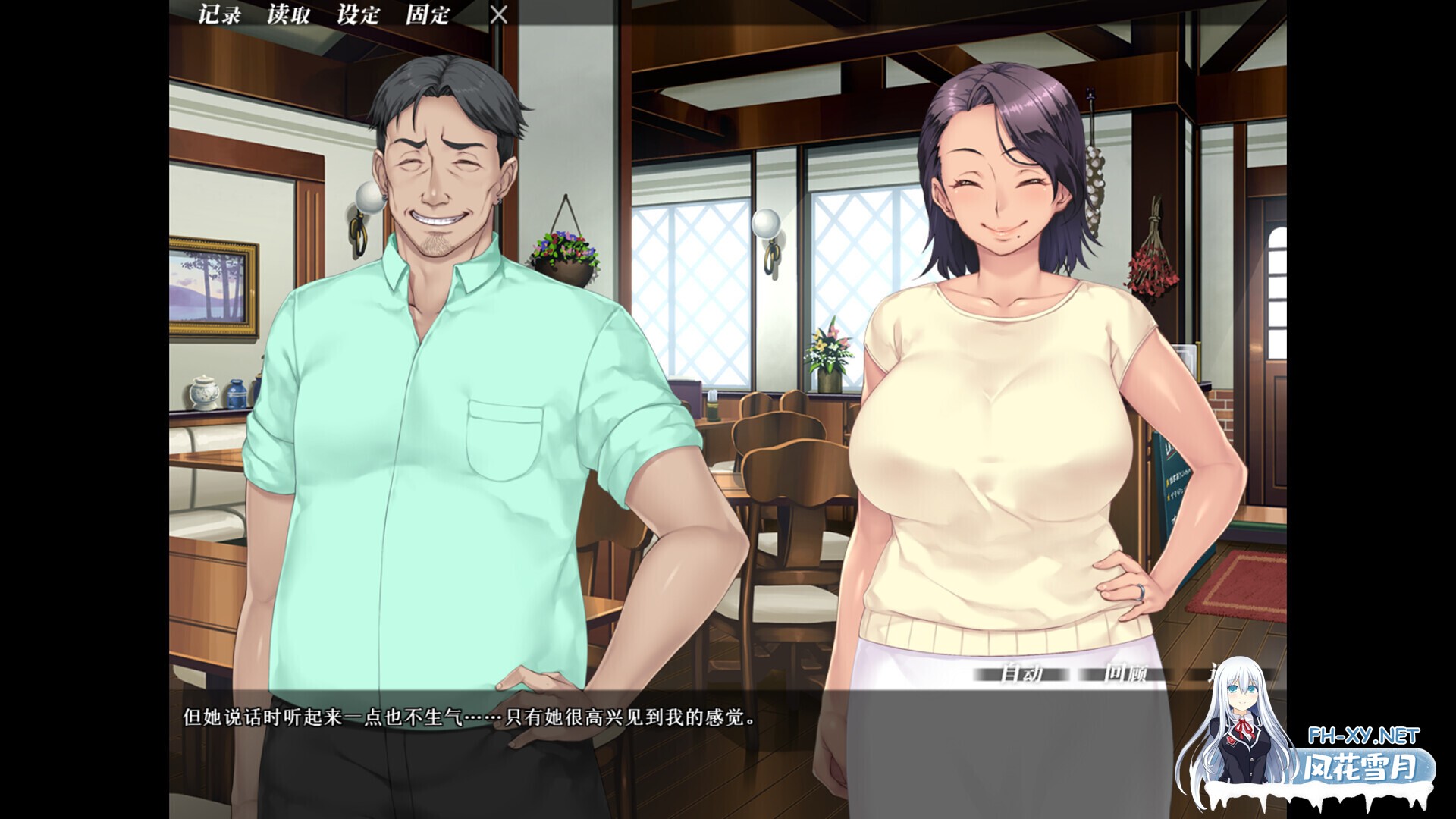This screenshot has width=1456, height=819.
Task: Close the menu bar with the × button
Action: pos(500,14)
